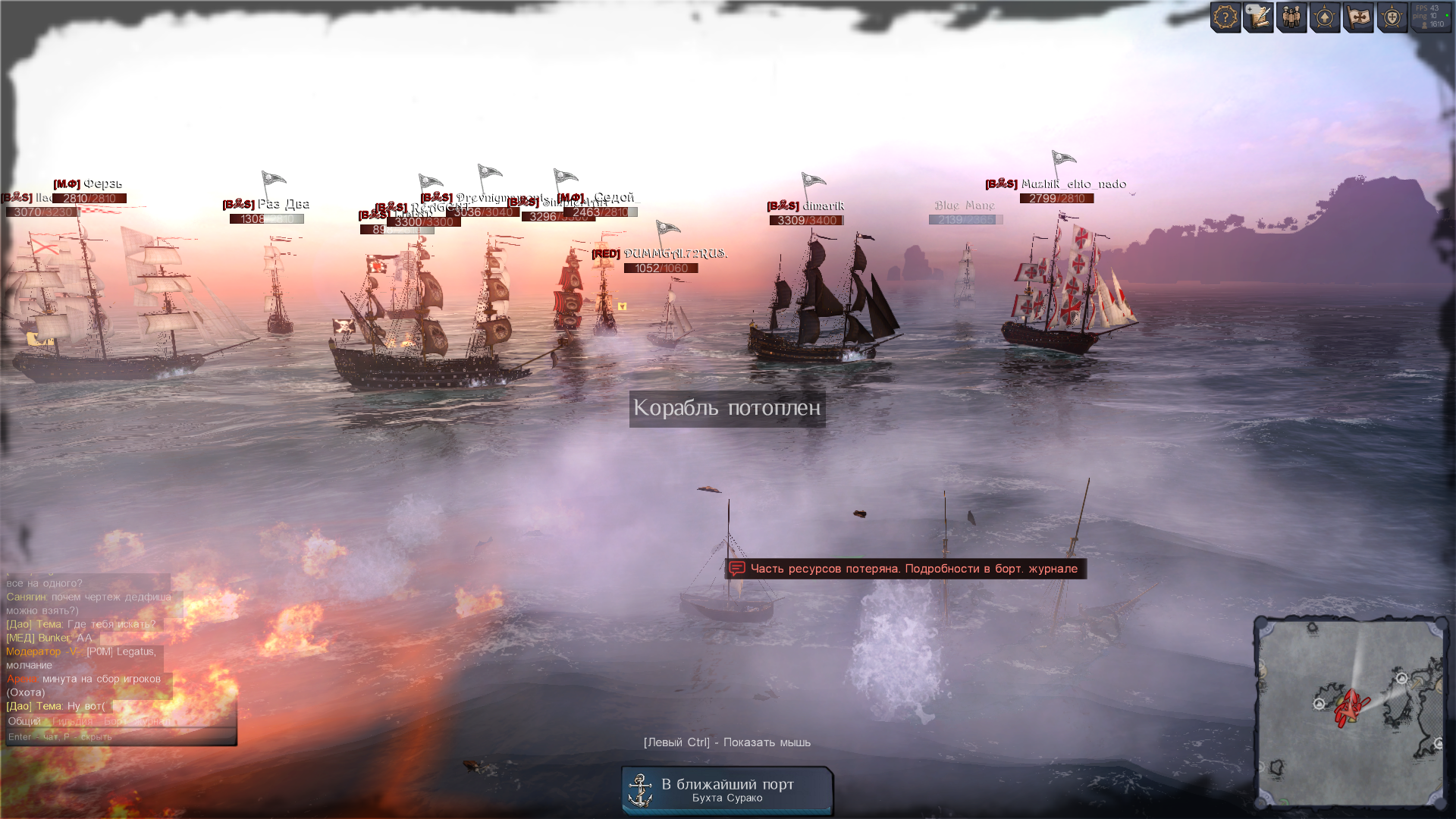Open the cross flag icon
1456x819 pixels.
tap(1358, 17)
